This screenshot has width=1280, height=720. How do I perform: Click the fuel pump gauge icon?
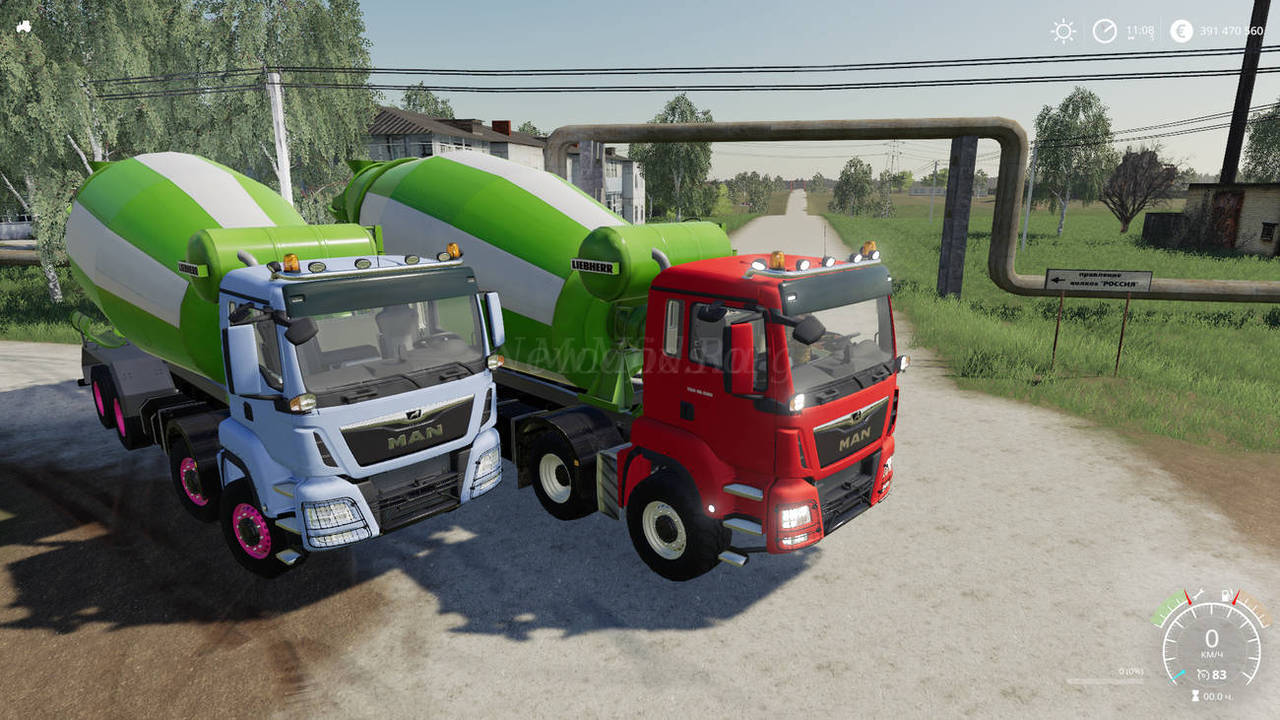coord(1225,596)
